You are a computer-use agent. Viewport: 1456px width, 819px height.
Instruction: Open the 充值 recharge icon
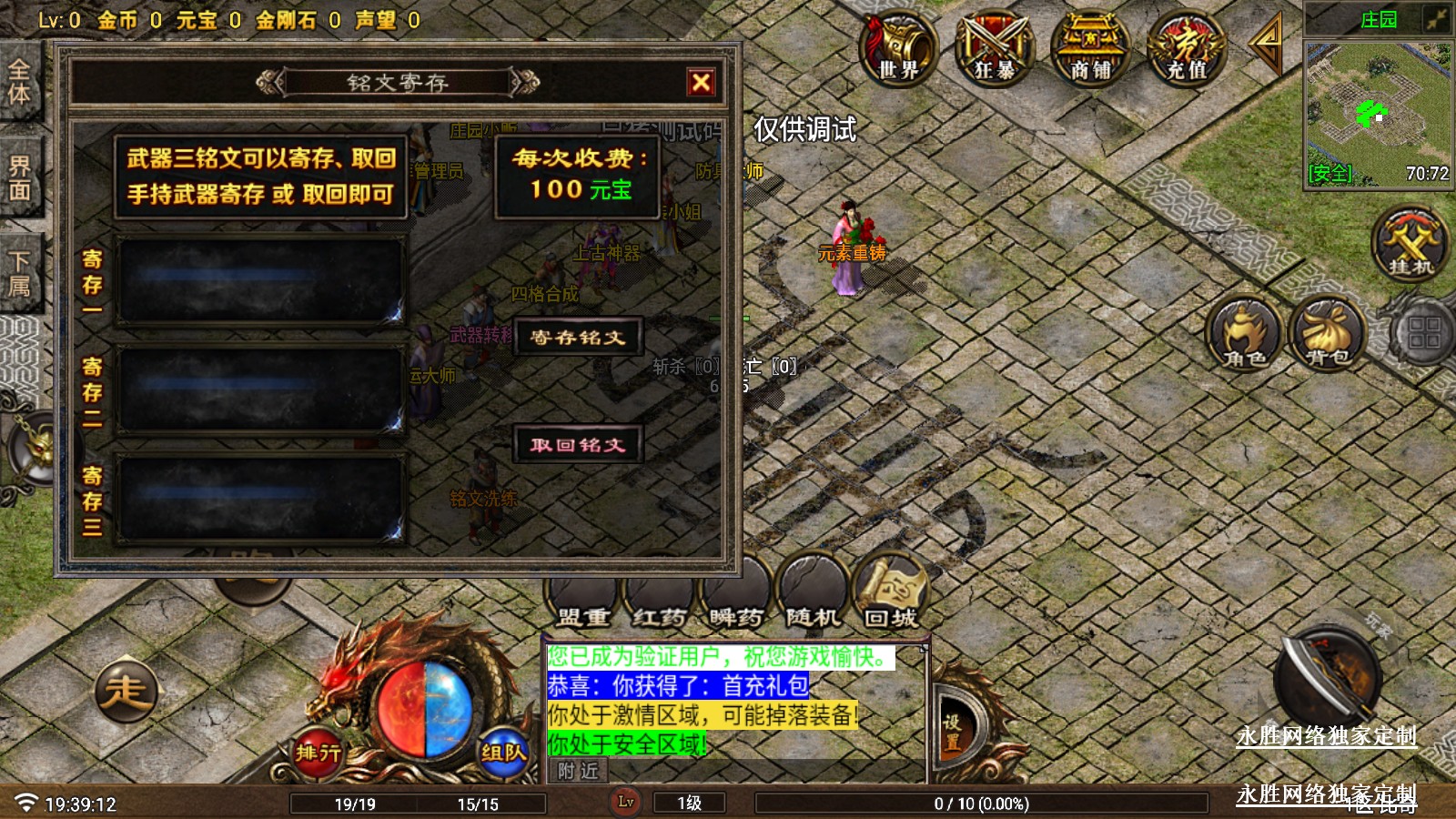point(1186,49)
